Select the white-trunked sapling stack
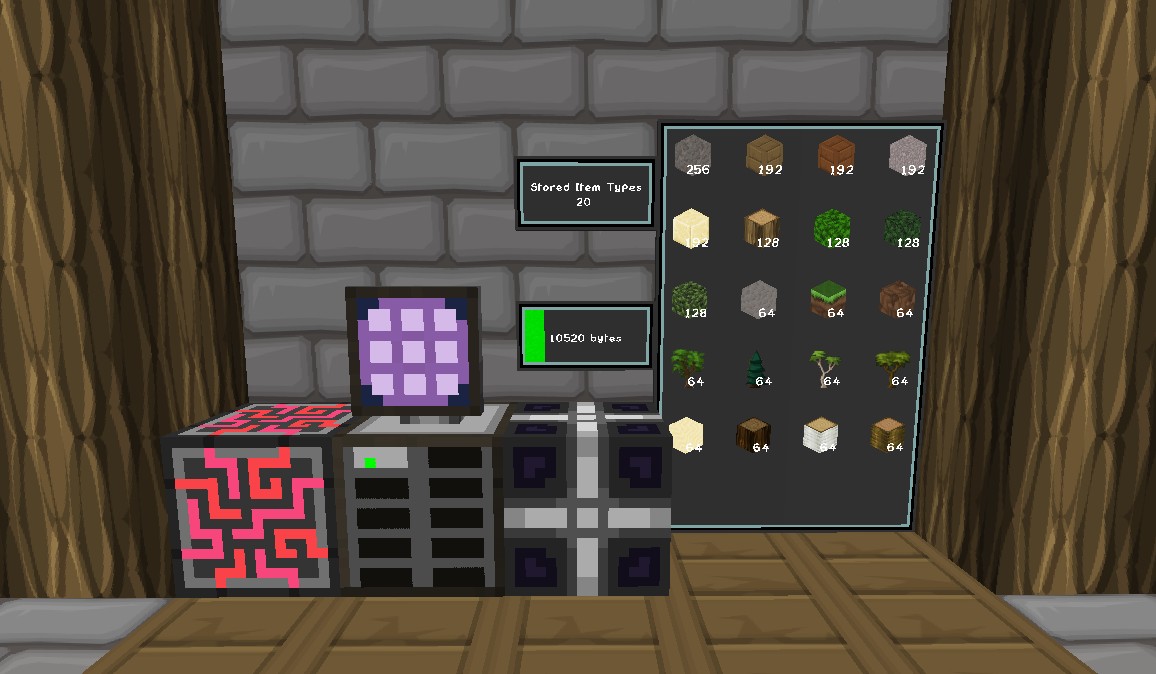The height and width of the screenshot is (674, 1156). click(x=826, y=368)
